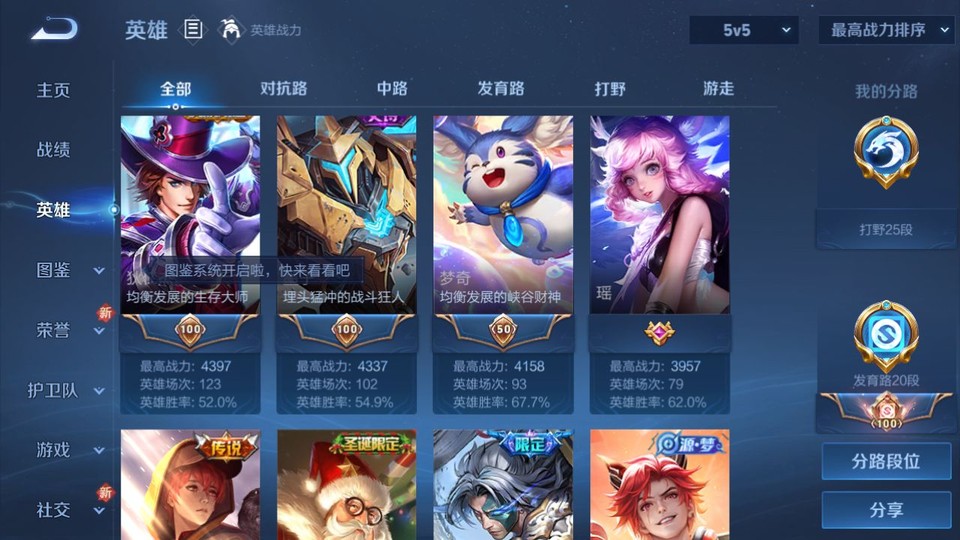The height and width of the screenshot is (540, 960).
Task: Select the 瑶 hero card
Action: (x=659, y=214)
